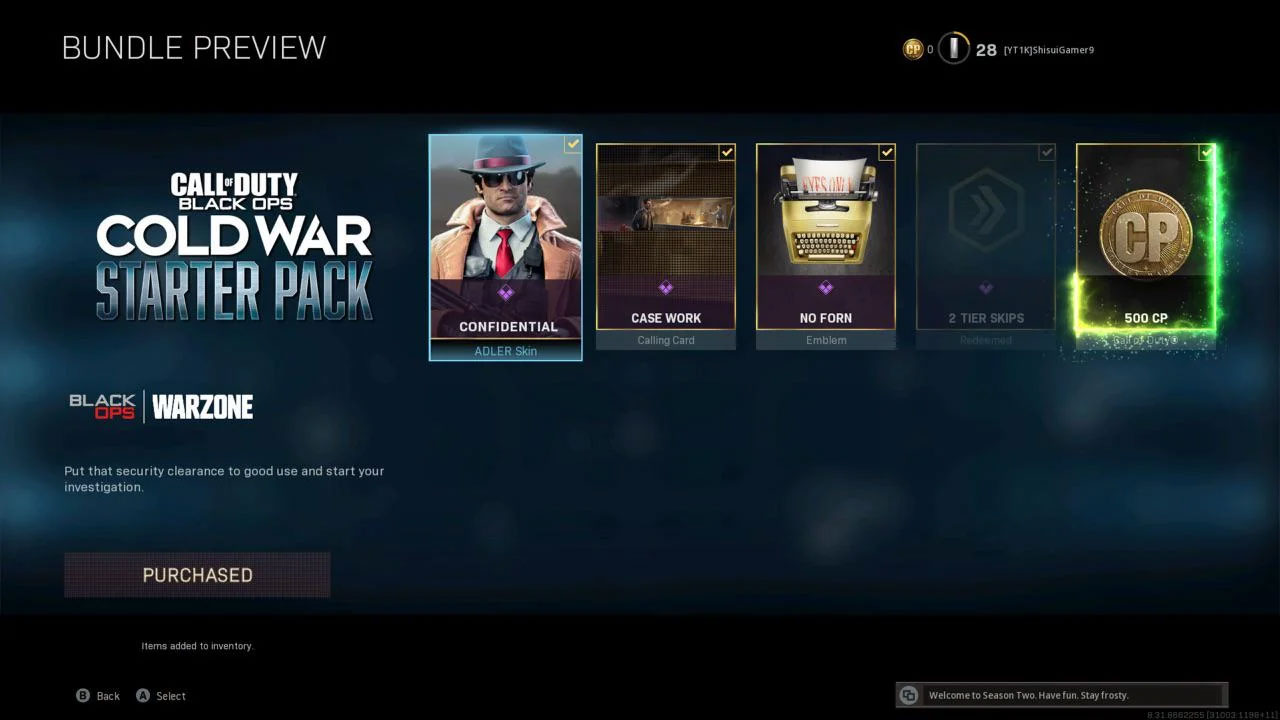Toggle the checkmark on the 500 CP card

tap(1207, 153)
